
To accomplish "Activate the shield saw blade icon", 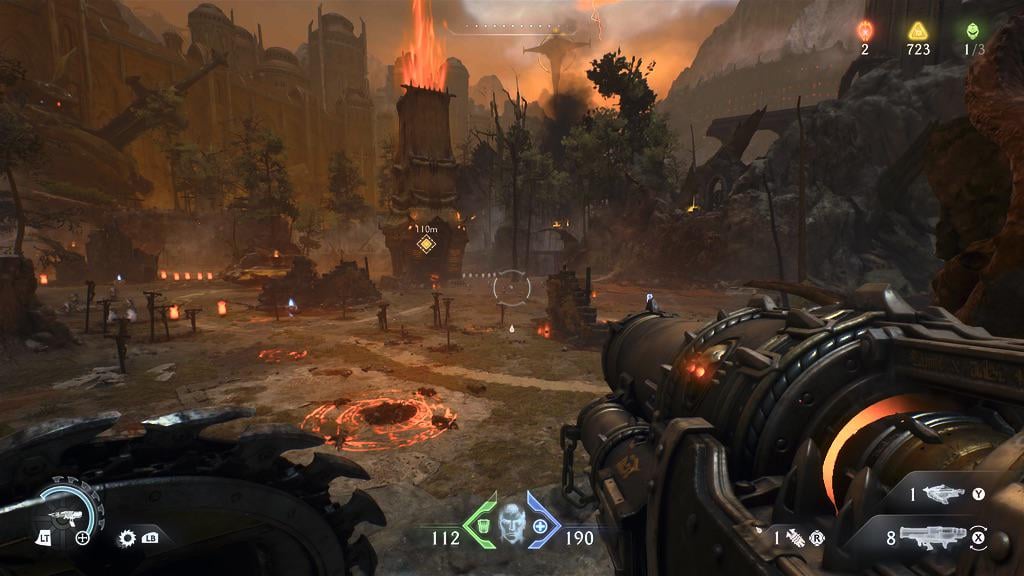I will point(127,537).
